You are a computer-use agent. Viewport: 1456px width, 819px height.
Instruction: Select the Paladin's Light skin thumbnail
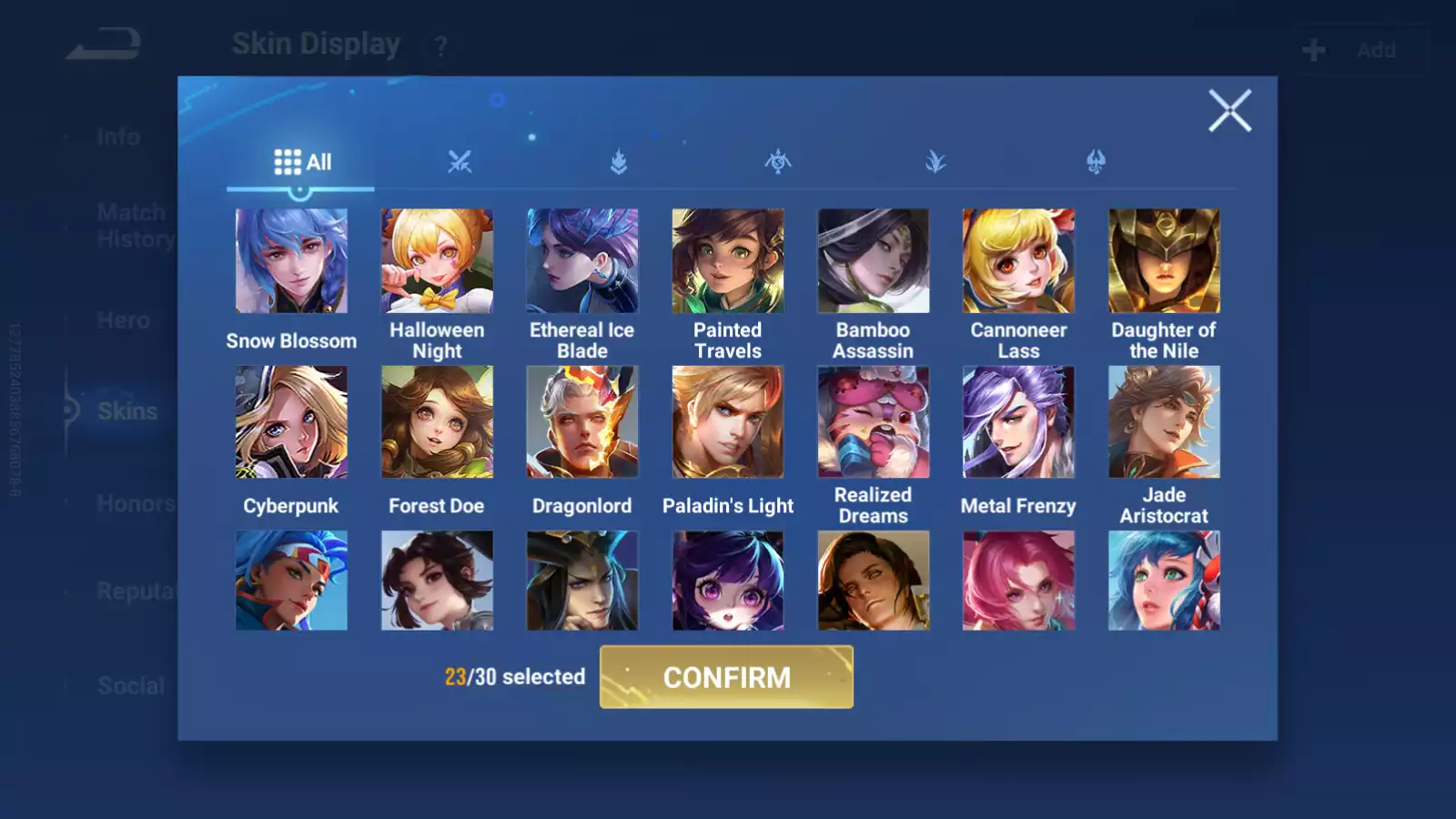(x=727, y=420)
